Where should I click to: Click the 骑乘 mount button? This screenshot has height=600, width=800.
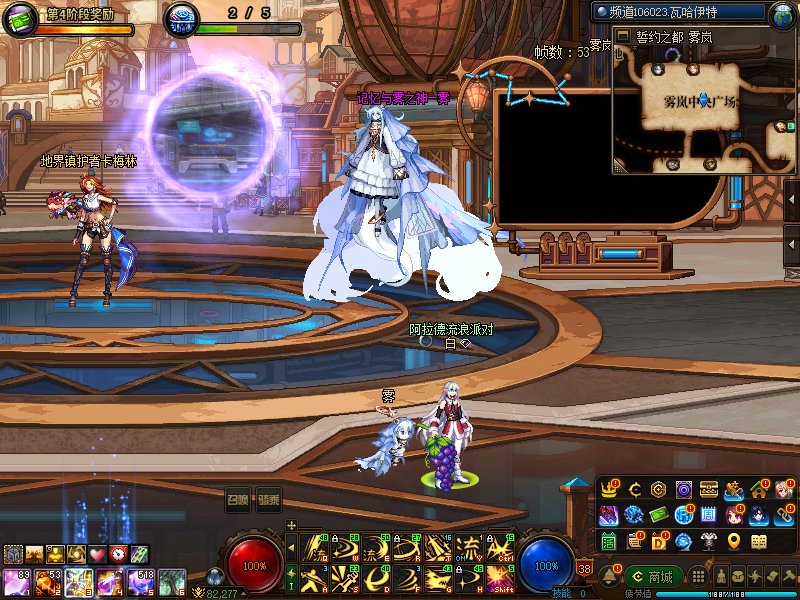click(268, 500)
